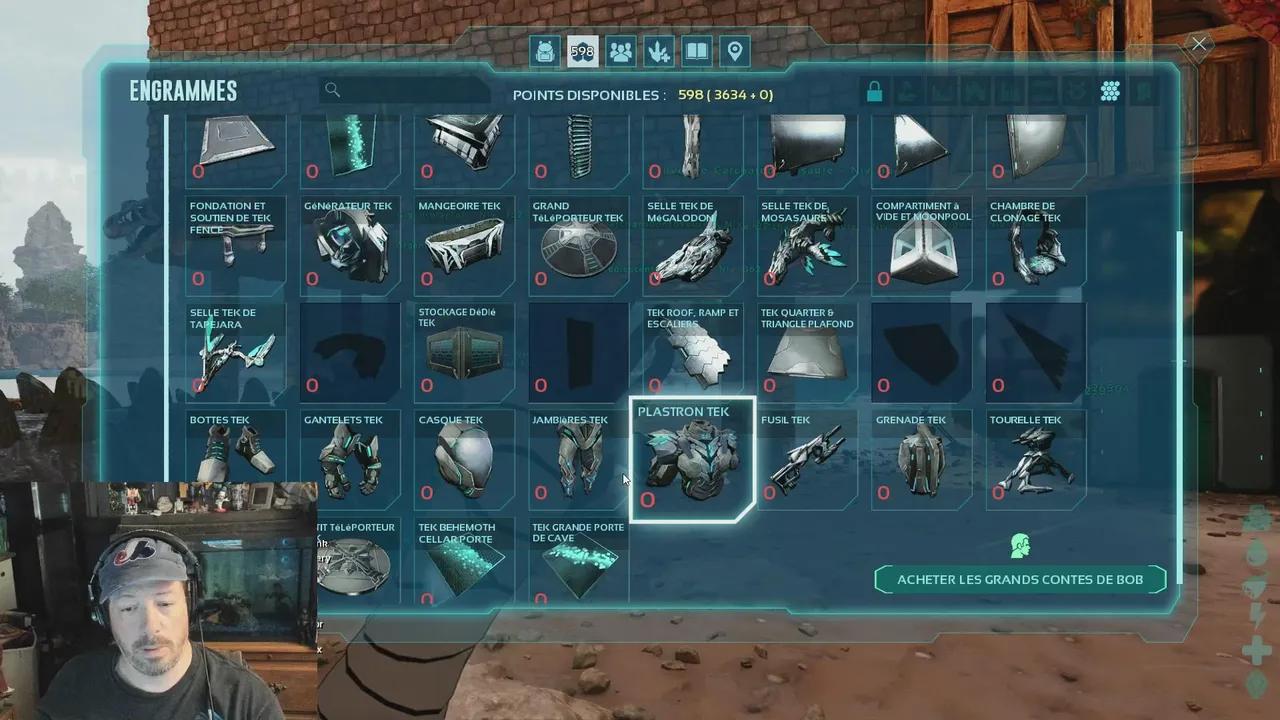Screen dimensions: 1280x720
Task: Show the open book notes tab
Action: 697,51
